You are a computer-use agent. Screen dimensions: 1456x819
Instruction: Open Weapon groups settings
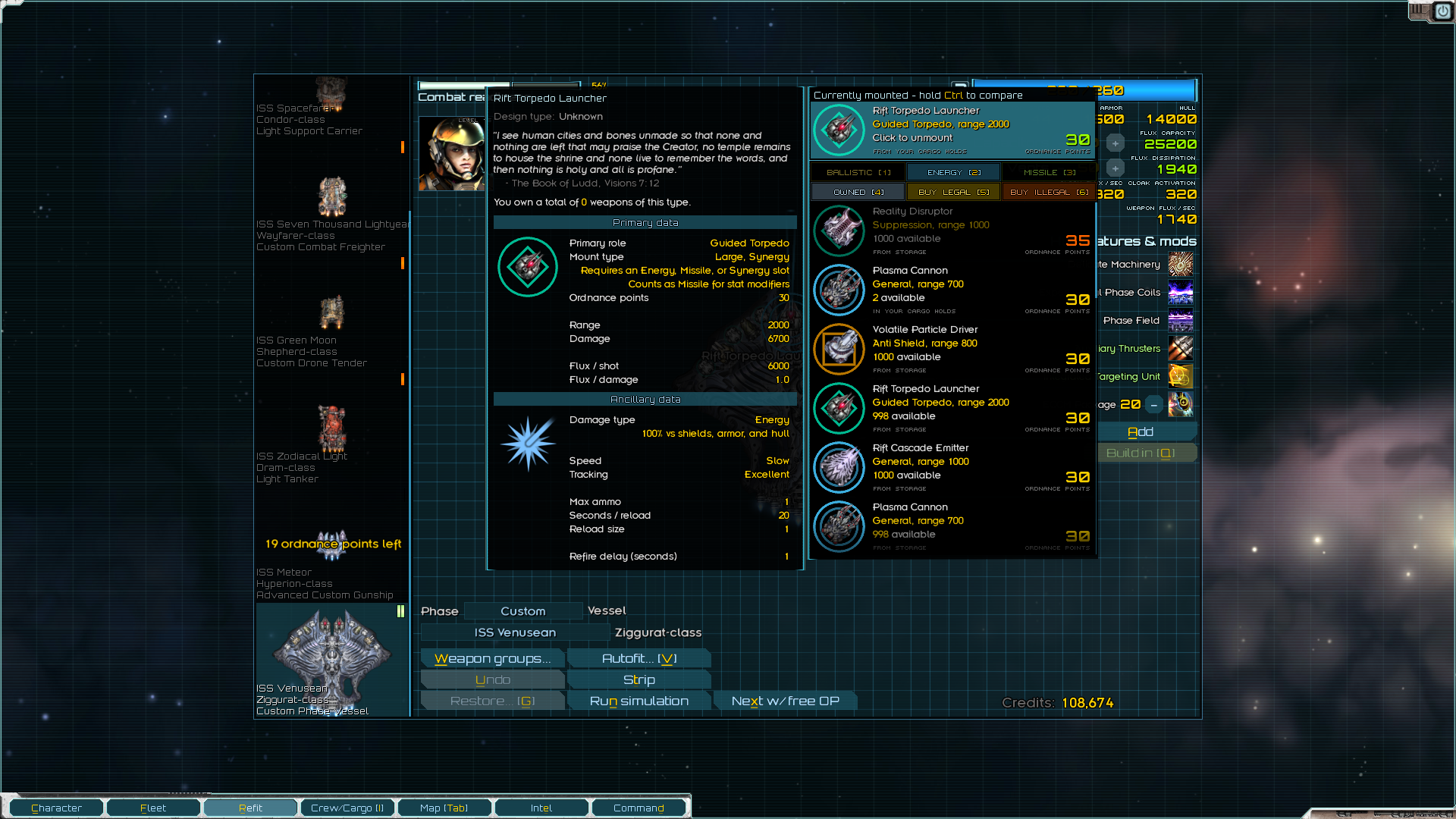click(492, 659)
